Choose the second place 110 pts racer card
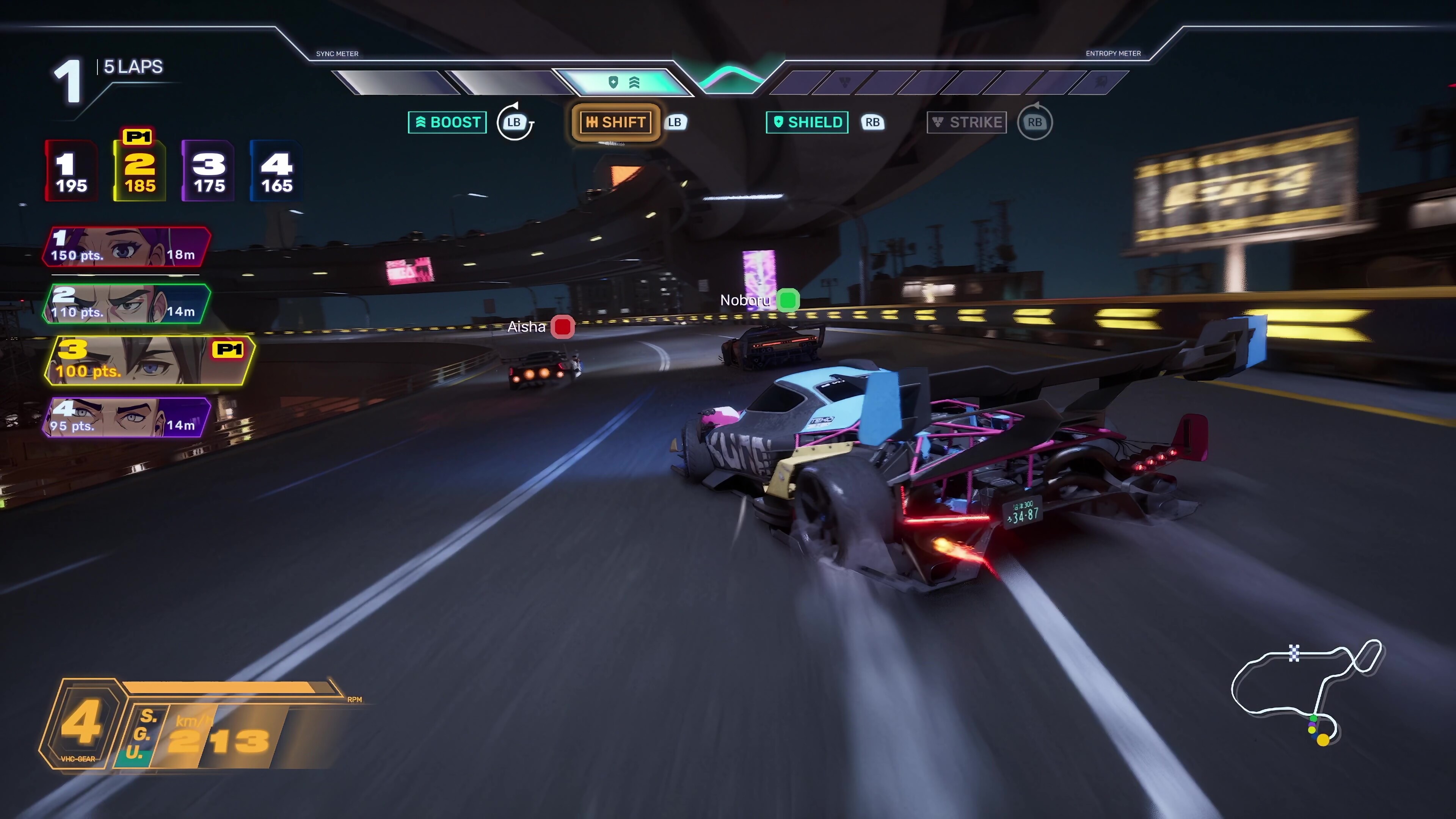 pyautogui.click(x=127, y=304)
